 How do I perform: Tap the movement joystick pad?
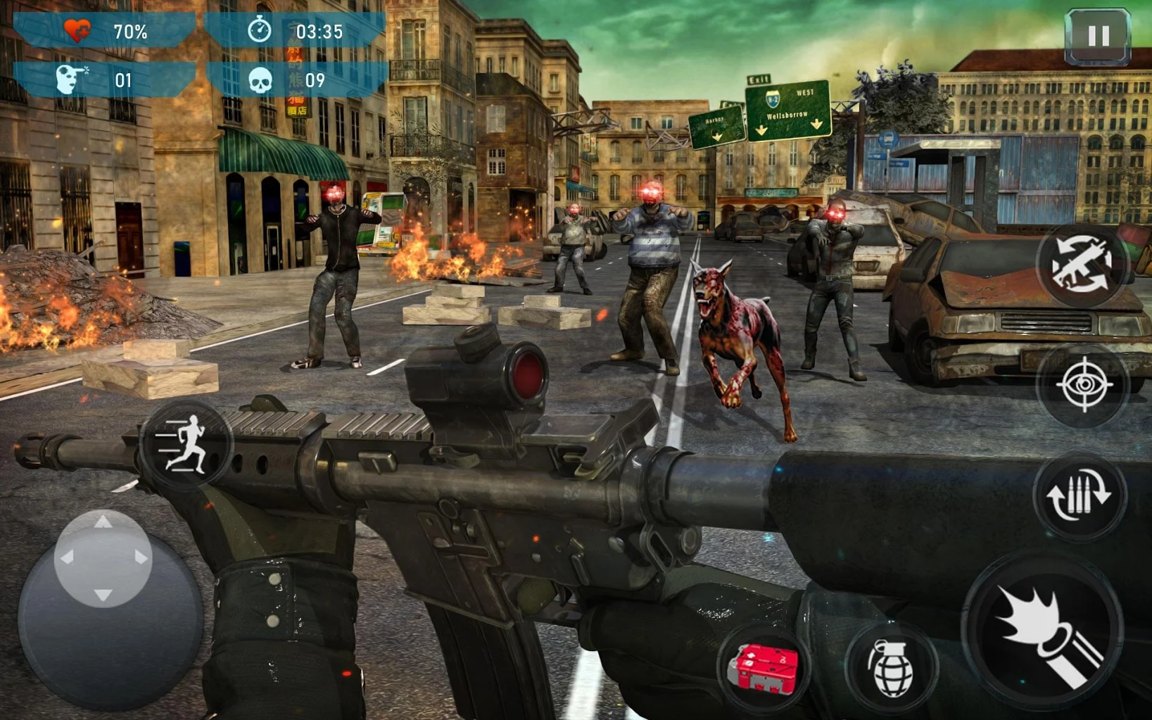104,558
